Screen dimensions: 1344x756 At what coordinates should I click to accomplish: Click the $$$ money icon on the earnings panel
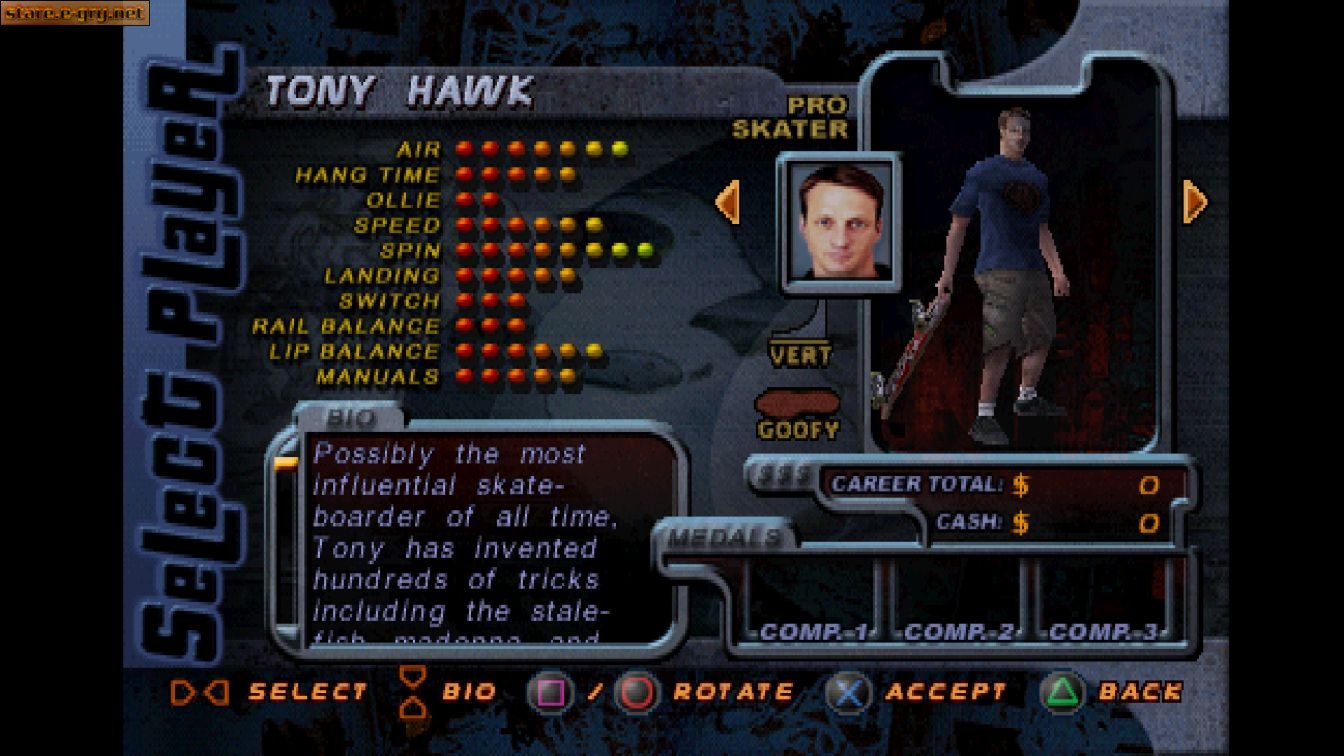pos(786,476)
